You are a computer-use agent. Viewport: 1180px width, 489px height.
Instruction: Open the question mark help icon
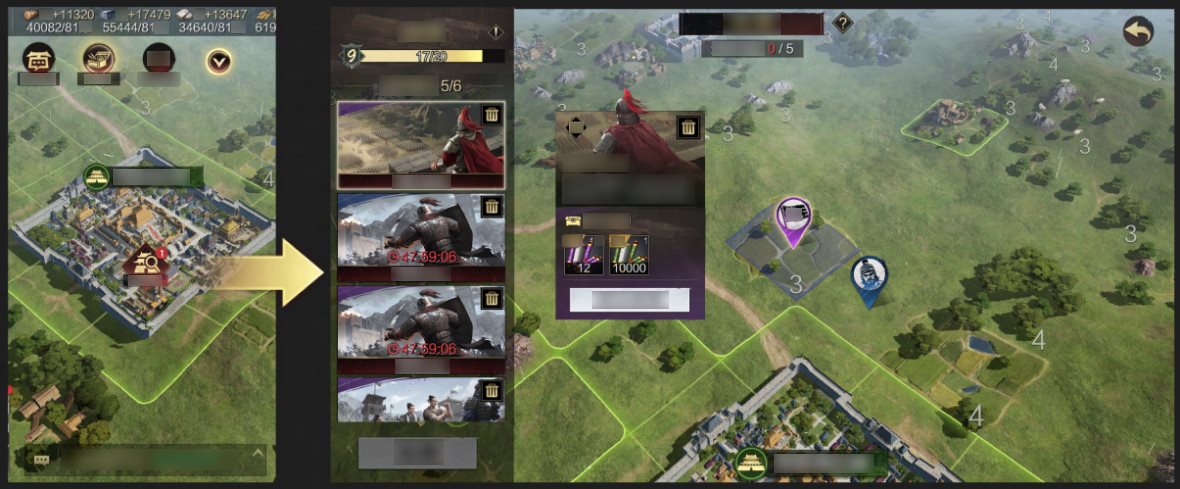coord(843,23)
